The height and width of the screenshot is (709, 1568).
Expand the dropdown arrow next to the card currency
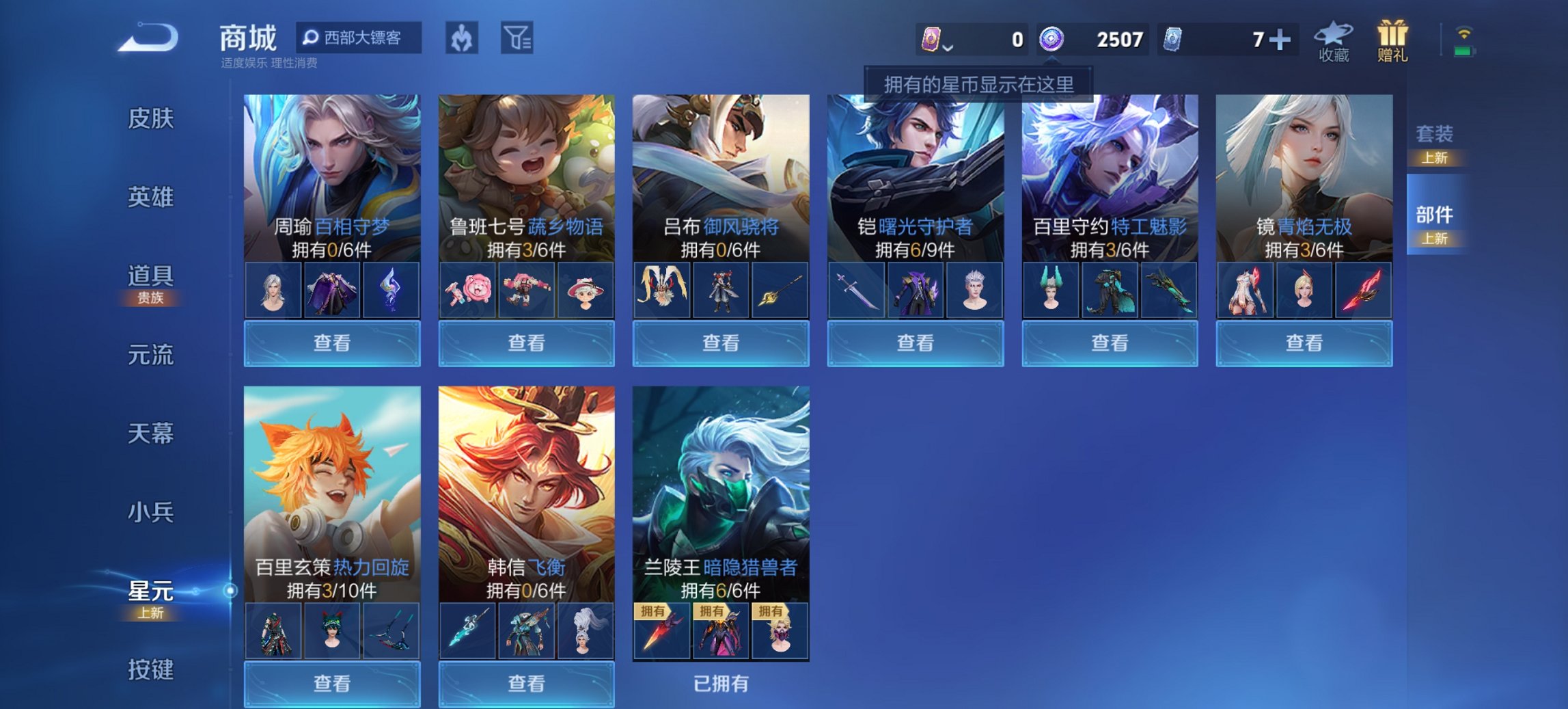[948, 49]
